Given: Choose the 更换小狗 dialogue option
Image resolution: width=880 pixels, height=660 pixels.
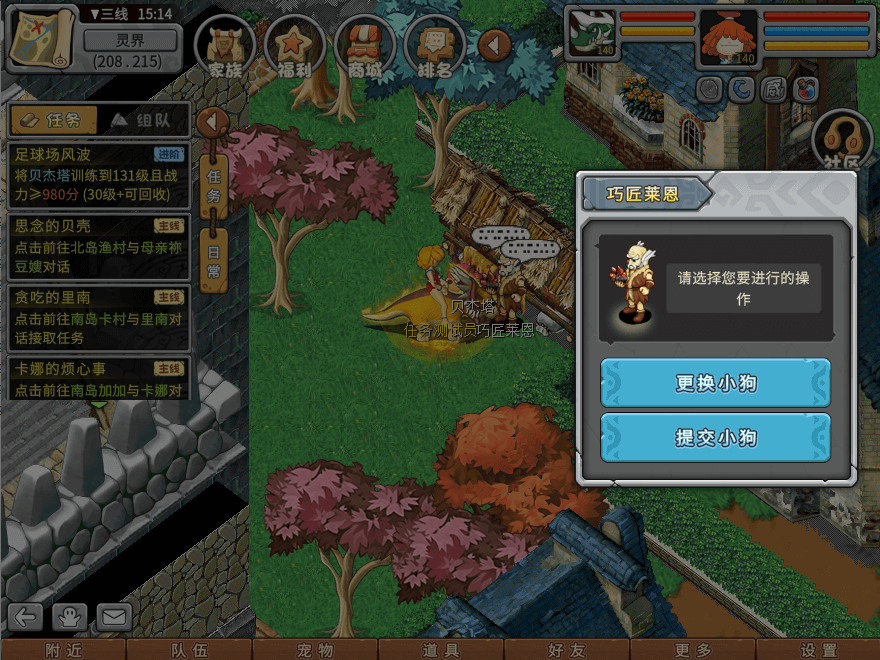Looking at the screenshot, I should coord(715,383).
